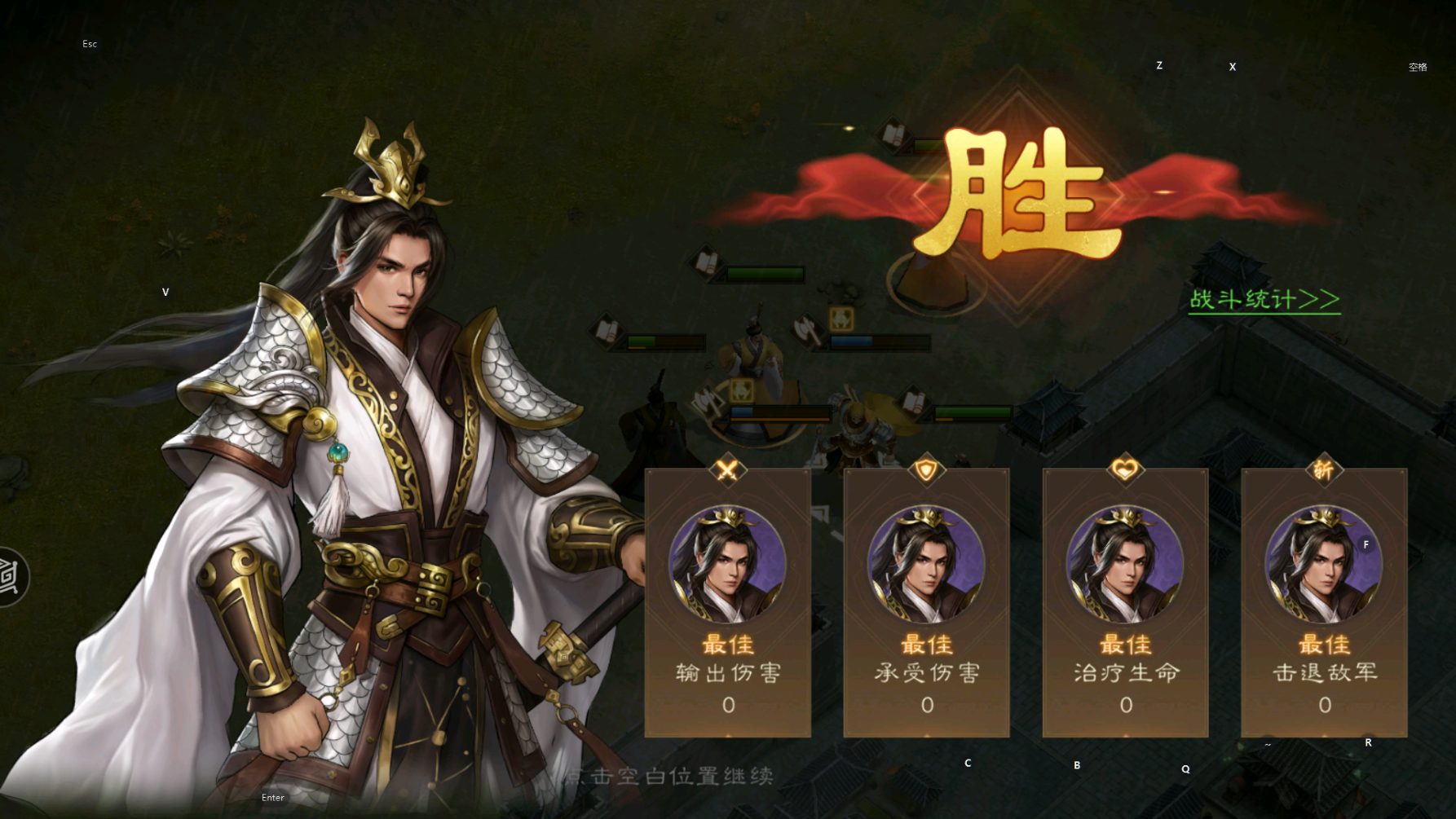Click the 0 damage value on the 输出伤害 card

[x=728, y=706]
